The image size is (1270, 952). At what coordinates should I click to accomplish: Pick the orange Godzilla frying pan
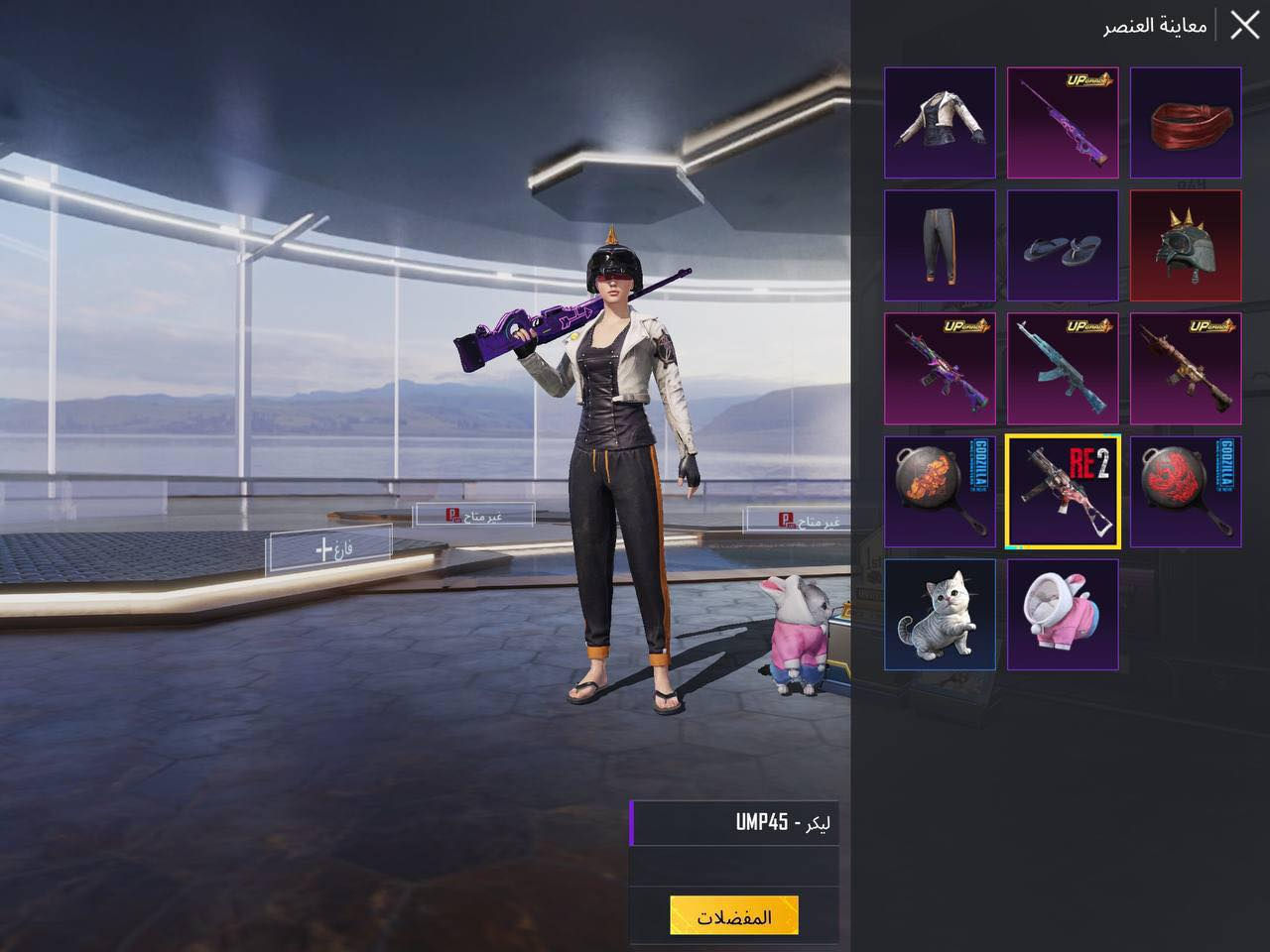click(x=940, y=492)
